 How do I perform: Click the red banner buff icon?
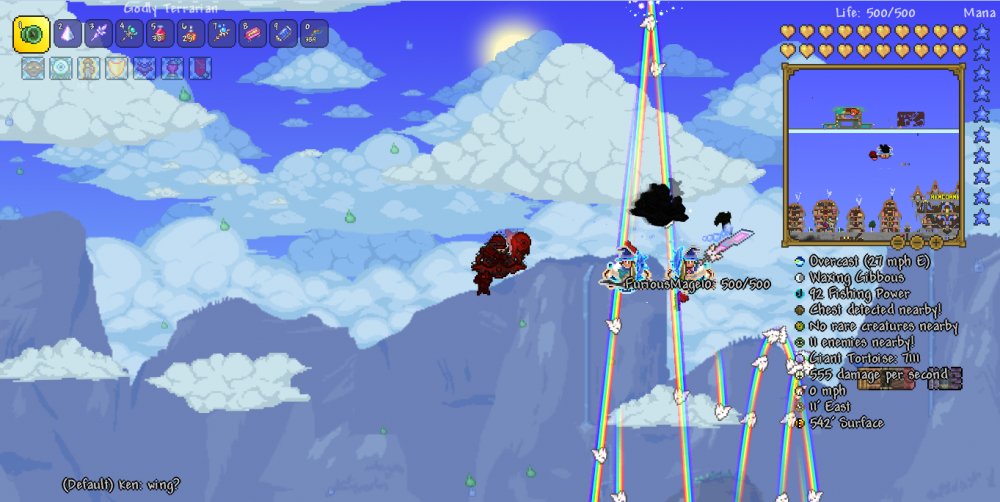point(200,69)
